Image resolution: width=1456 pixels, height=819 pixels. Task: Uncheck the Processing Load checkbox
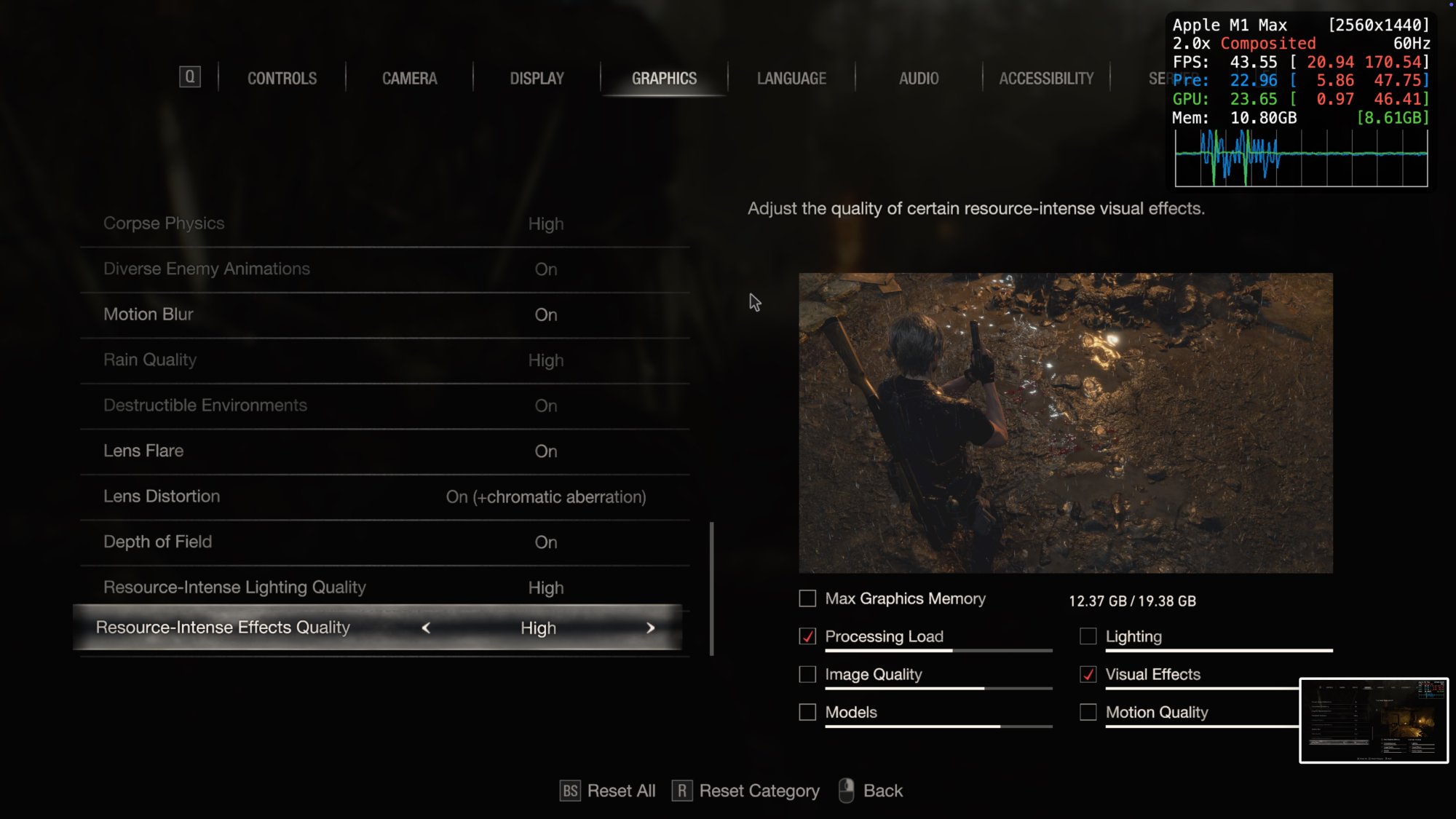pos(807,636)
